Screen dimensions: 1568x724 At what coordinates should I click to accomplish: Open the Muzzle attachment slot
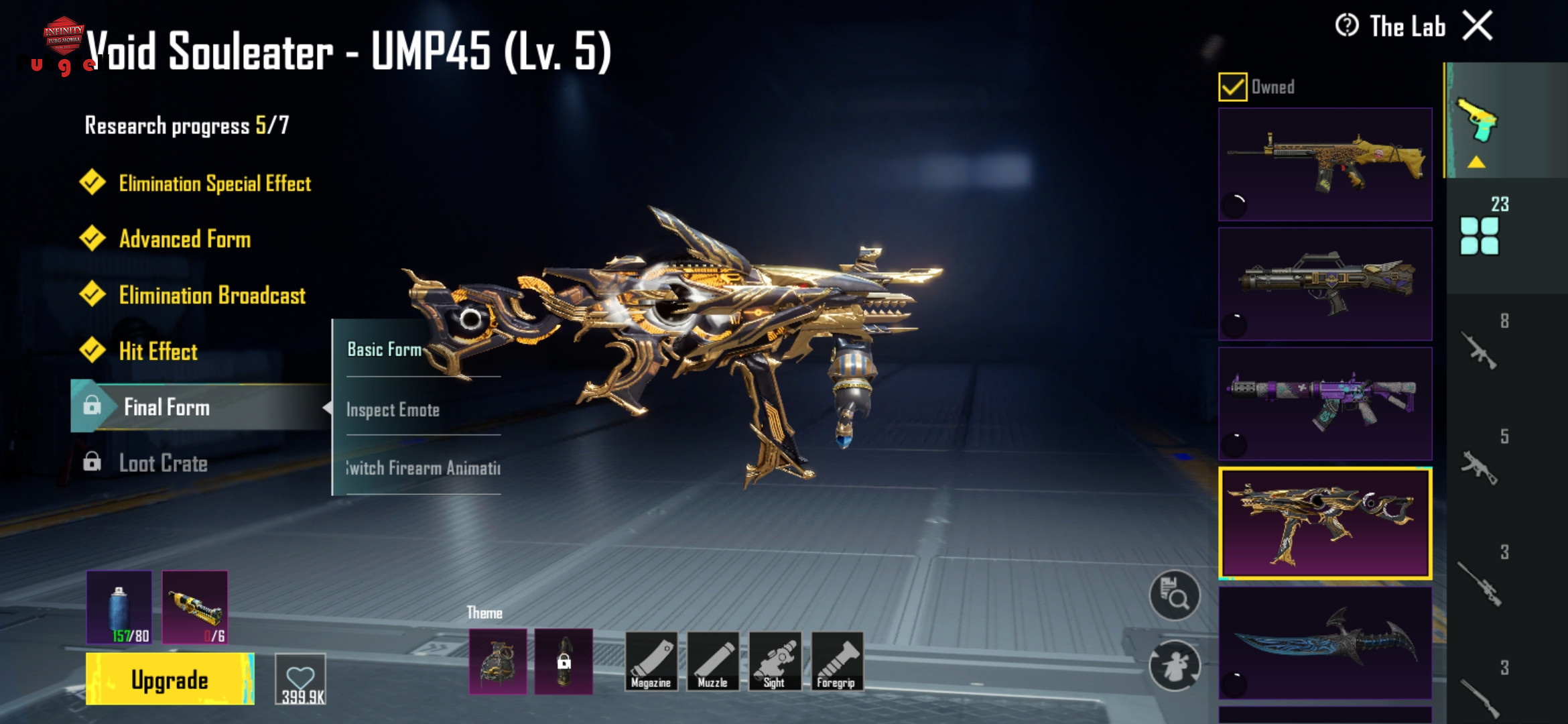(712, 662)
